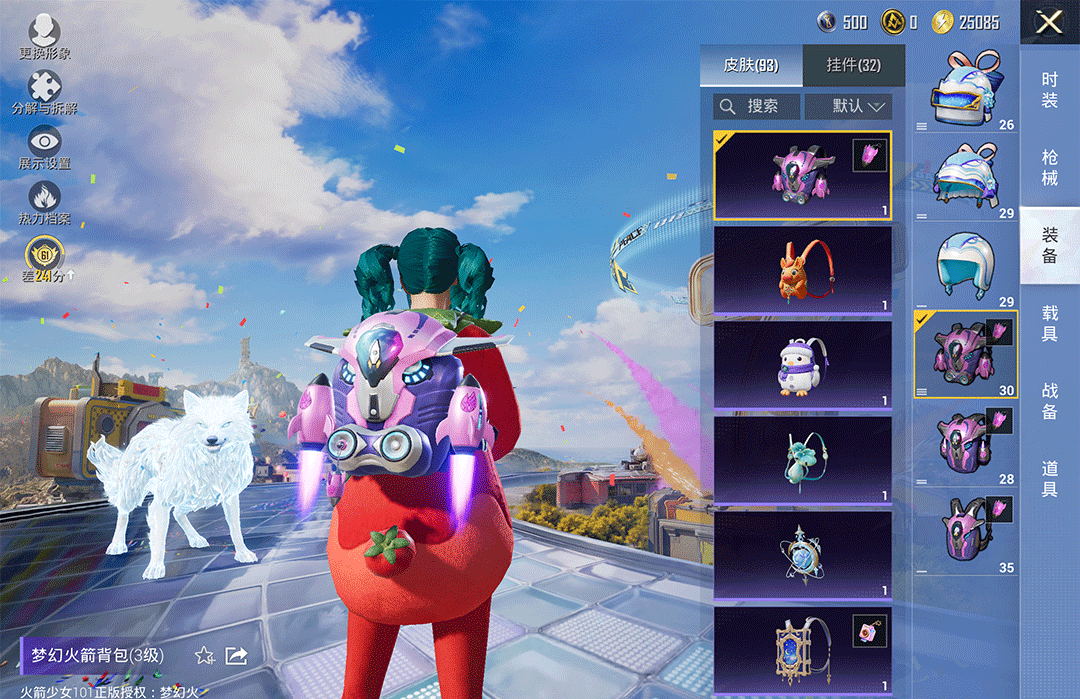
Task: Go to the 载具 vehicles category
Action: pyautogui.click(x=1050, y=324)
